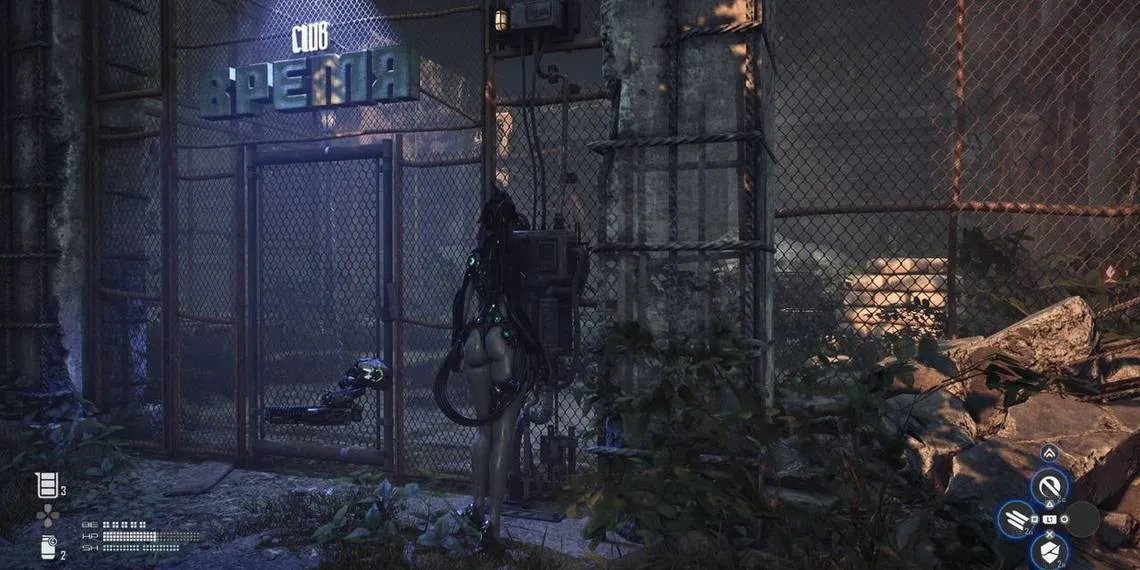Use the healing tumbler with 3 charges

click(x=46, y=485)
